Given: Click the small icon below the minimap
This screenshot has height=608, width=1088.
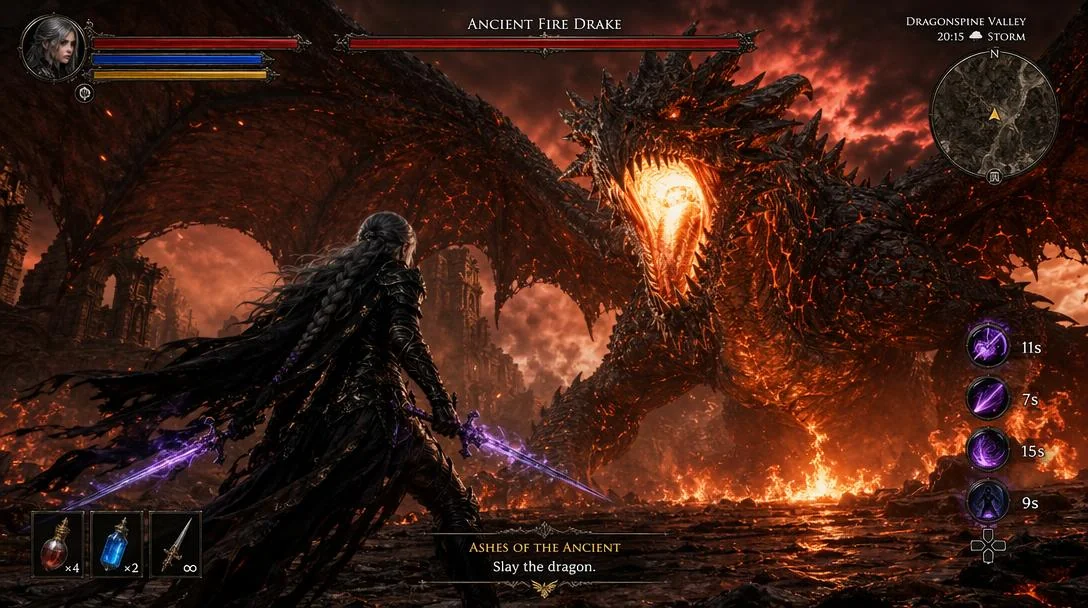Looking at the screenshot, I should point(994,176).
